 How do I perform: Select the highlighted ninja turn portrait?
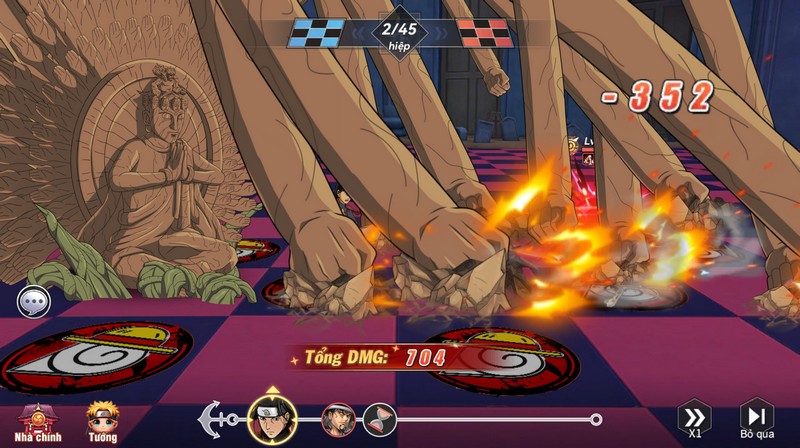268,419
